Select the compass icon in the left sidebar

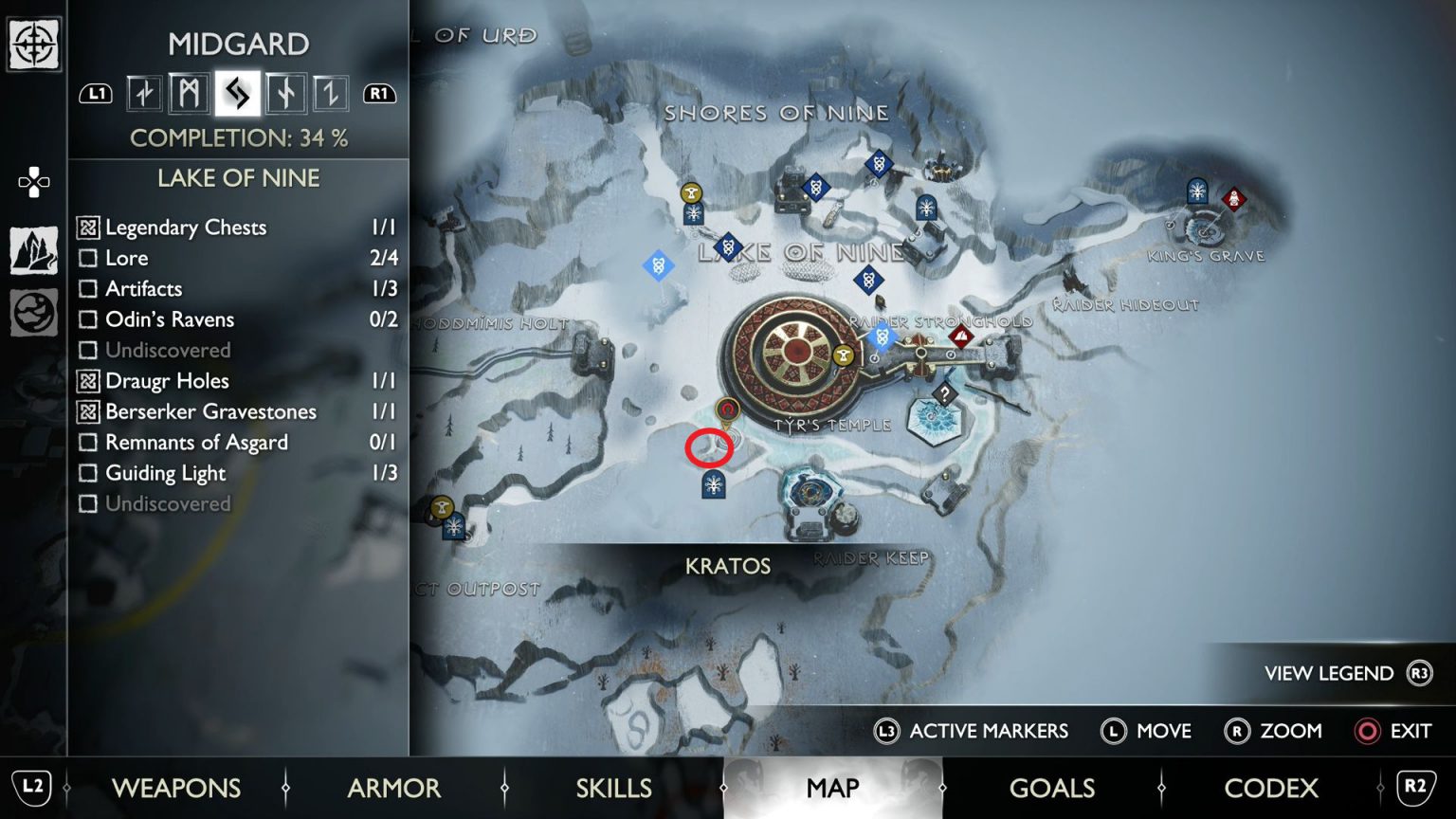point(34,45)
